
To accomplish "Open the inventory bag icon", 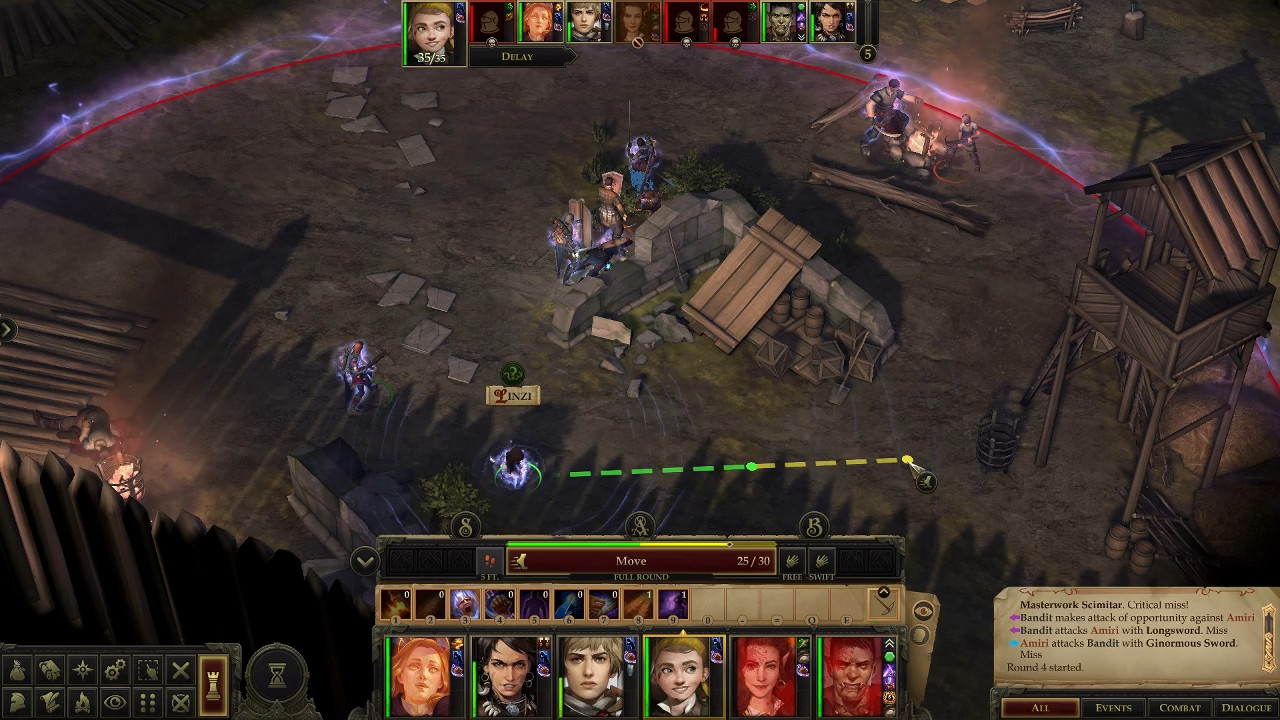I will pyautogui.click(x=17, y=671).
